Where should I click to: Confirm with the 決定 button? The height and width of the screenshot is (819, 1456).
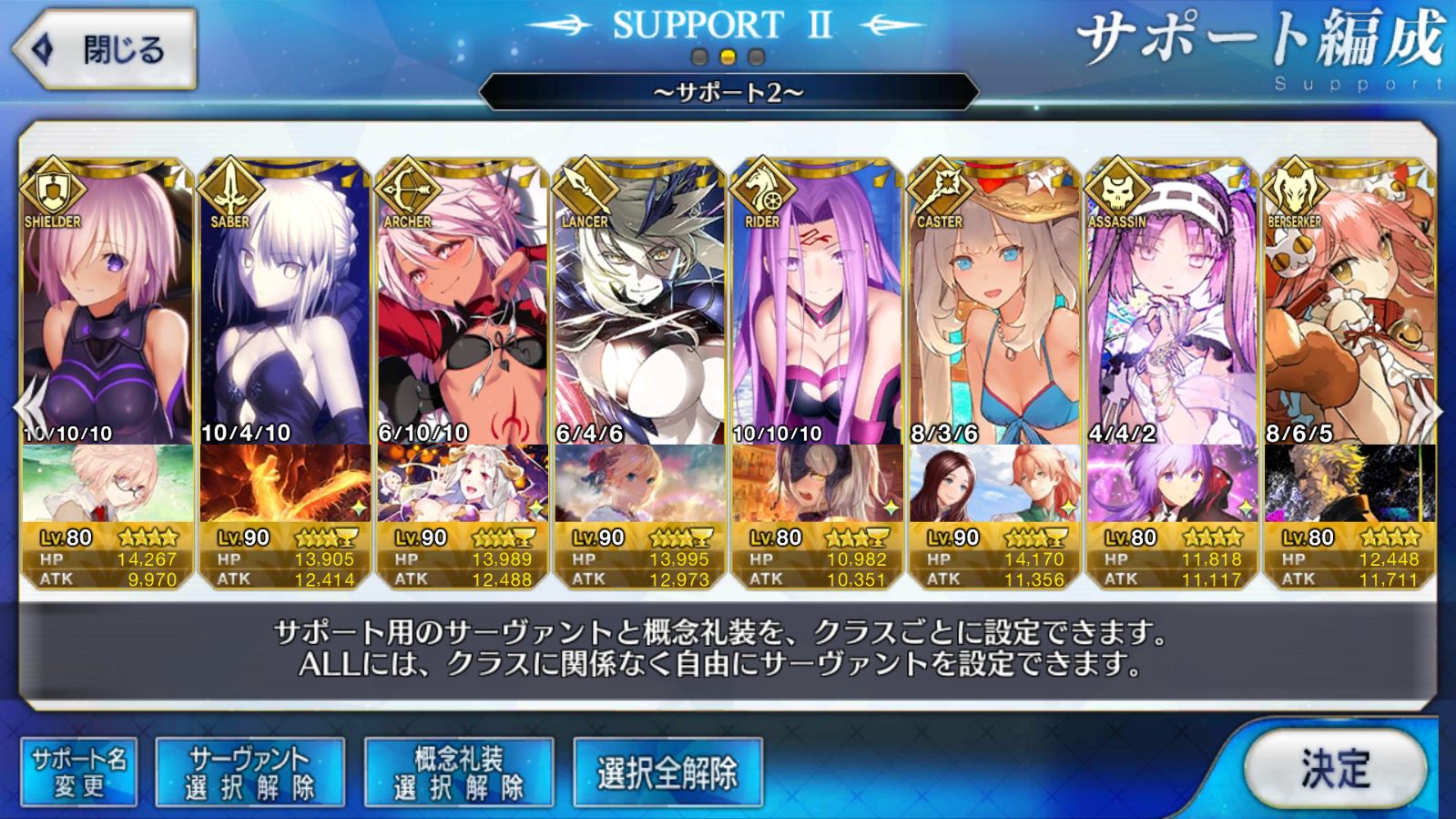pos(1334,768)
